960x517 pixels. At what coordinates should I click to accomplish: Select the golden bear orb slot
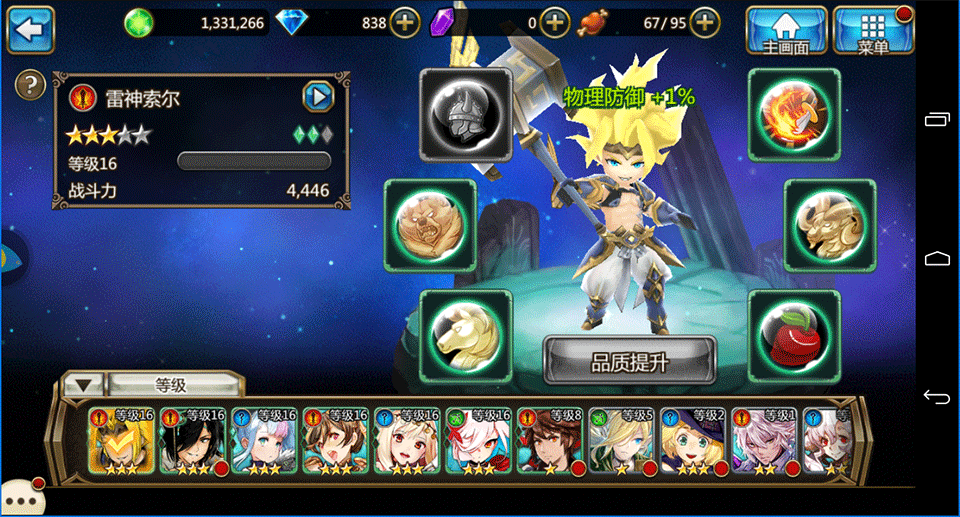point(430,225)
